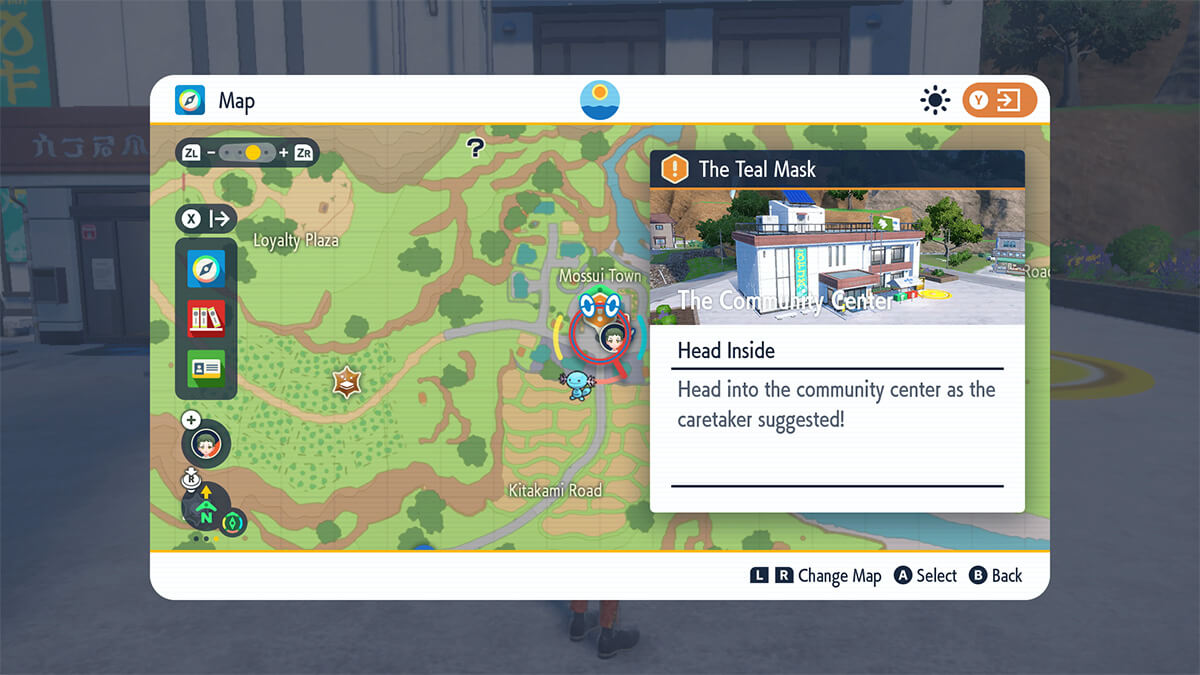This screenshot has height=675, width=1200.
Task: Select the Wooper icon on the map
Action: coord(579,384)
